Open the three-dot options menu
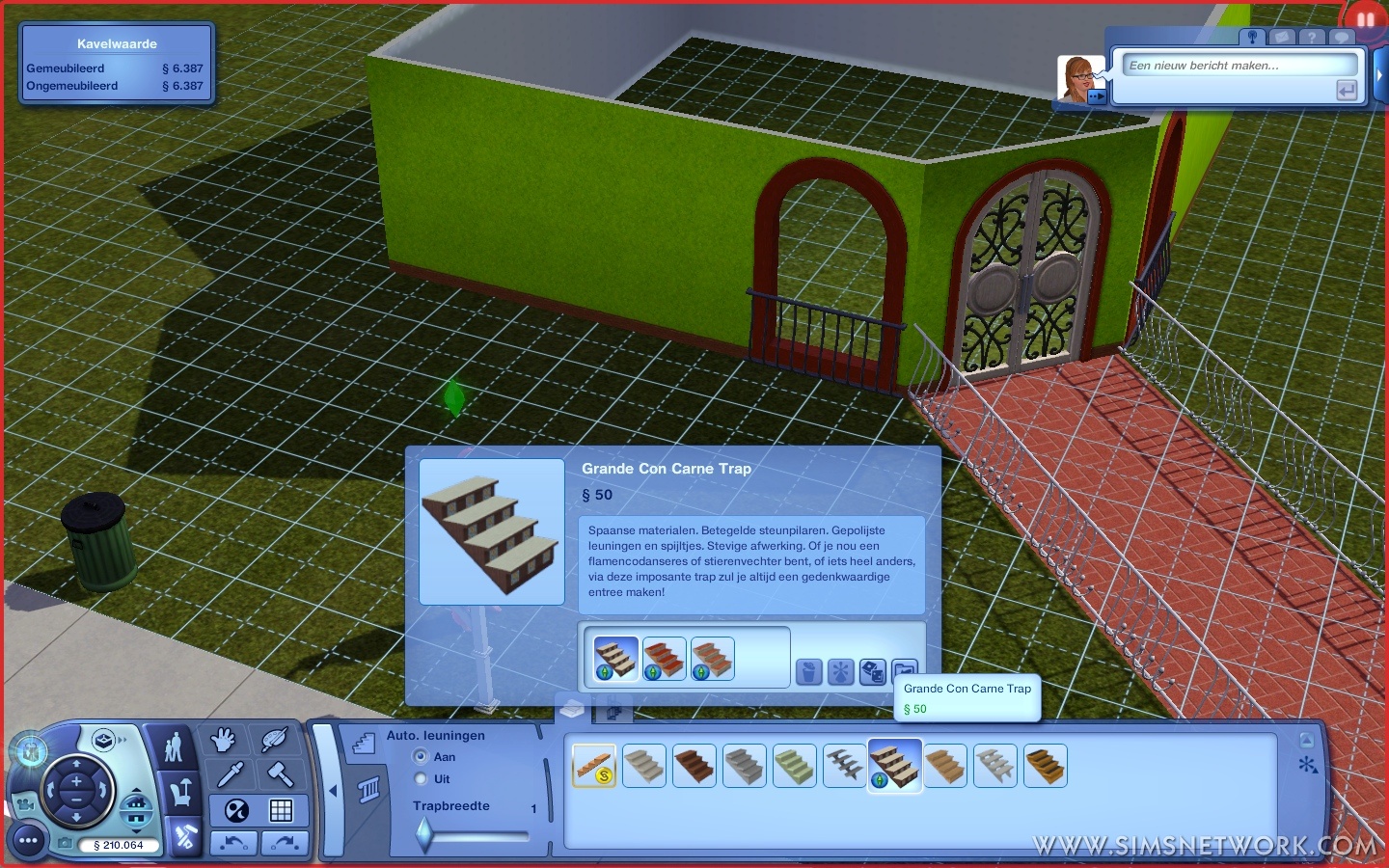 (x=28, y=842)
